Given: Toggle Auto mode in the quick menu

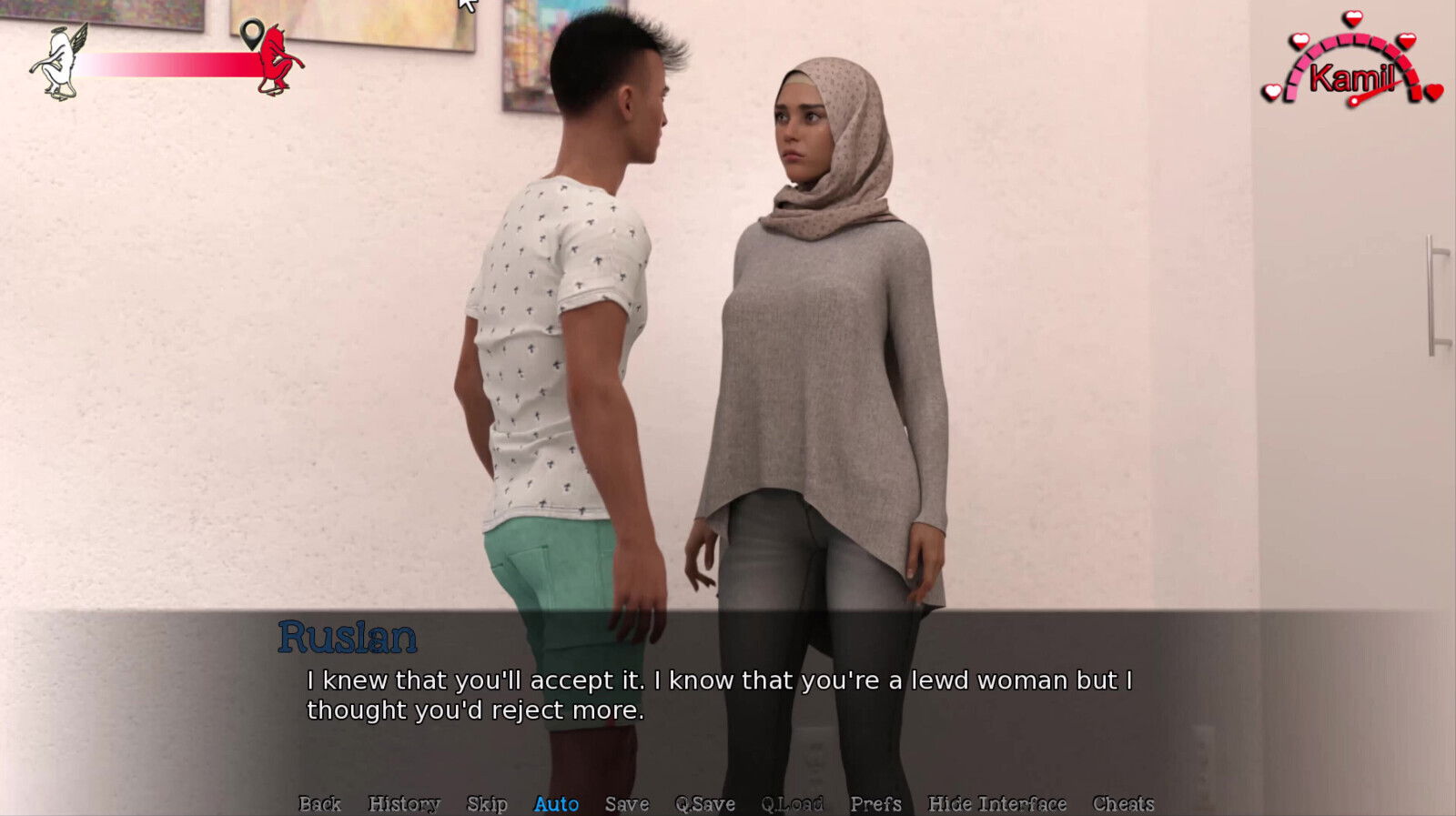Looking at the screenshot, I should click(556, 804).
